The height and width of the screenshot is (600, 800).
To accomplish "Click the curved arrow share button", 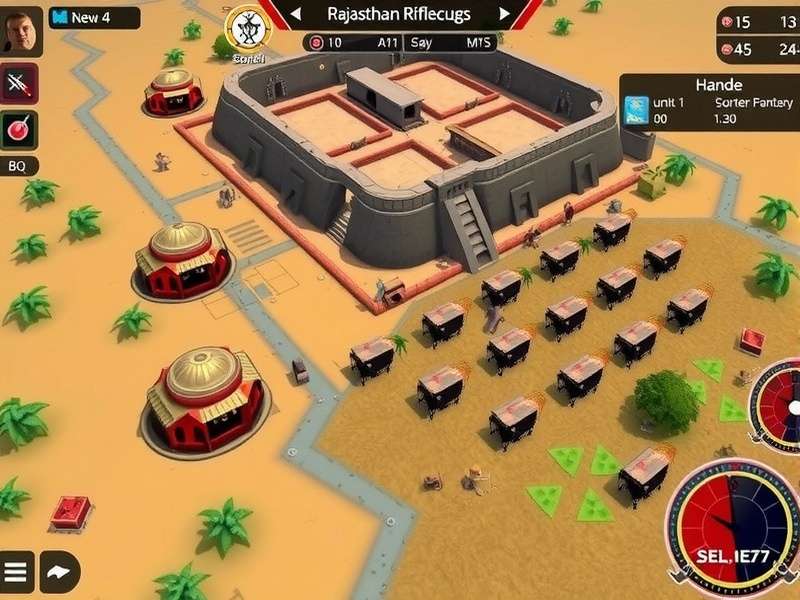I will pos(59,572).
